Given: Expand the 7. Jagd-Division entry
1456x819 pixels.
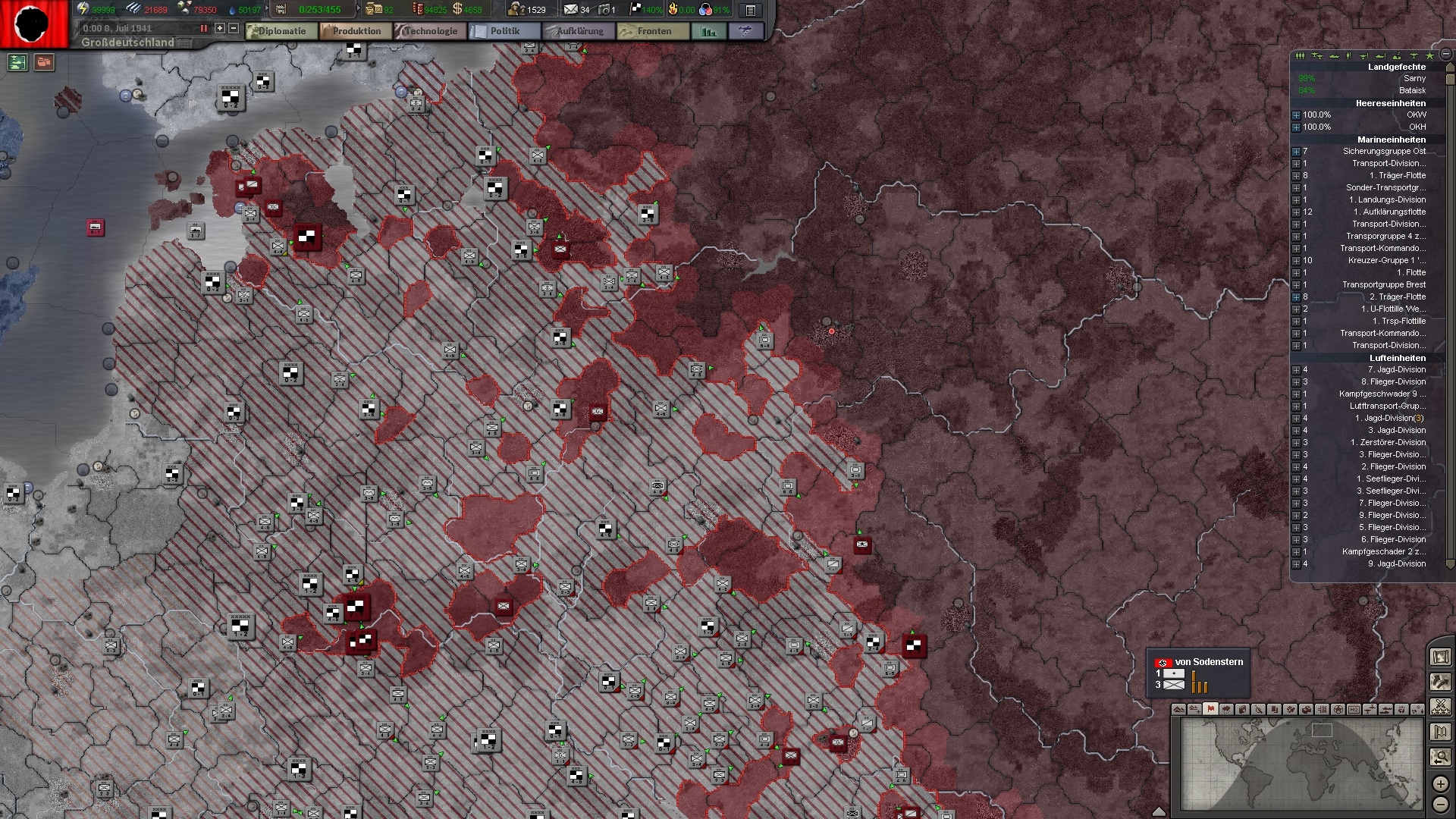Looking at the screenshot, I should tap(1297, 369).
